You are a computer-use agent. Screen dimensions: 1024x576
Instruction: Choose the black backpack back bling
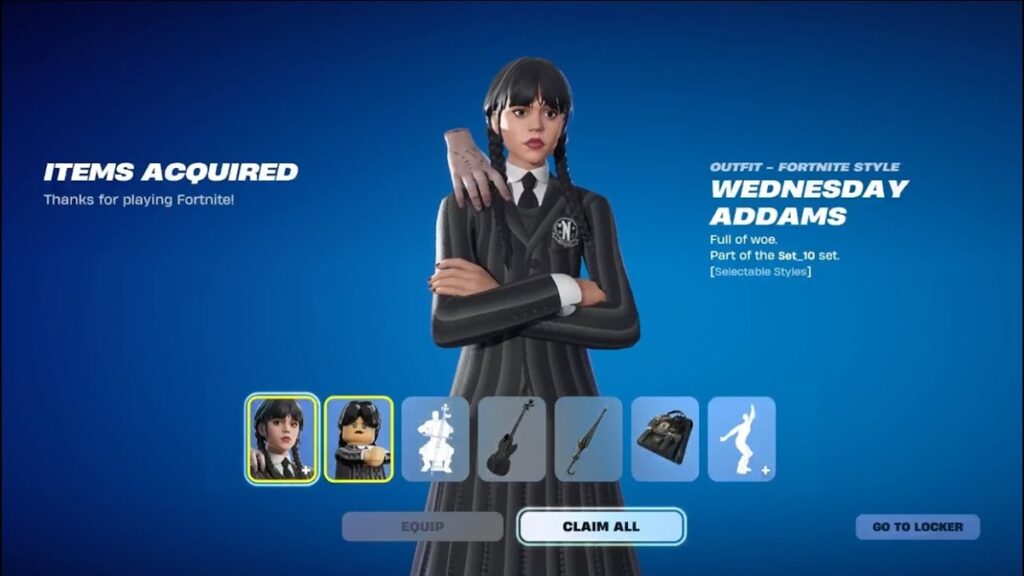(664, 439)
